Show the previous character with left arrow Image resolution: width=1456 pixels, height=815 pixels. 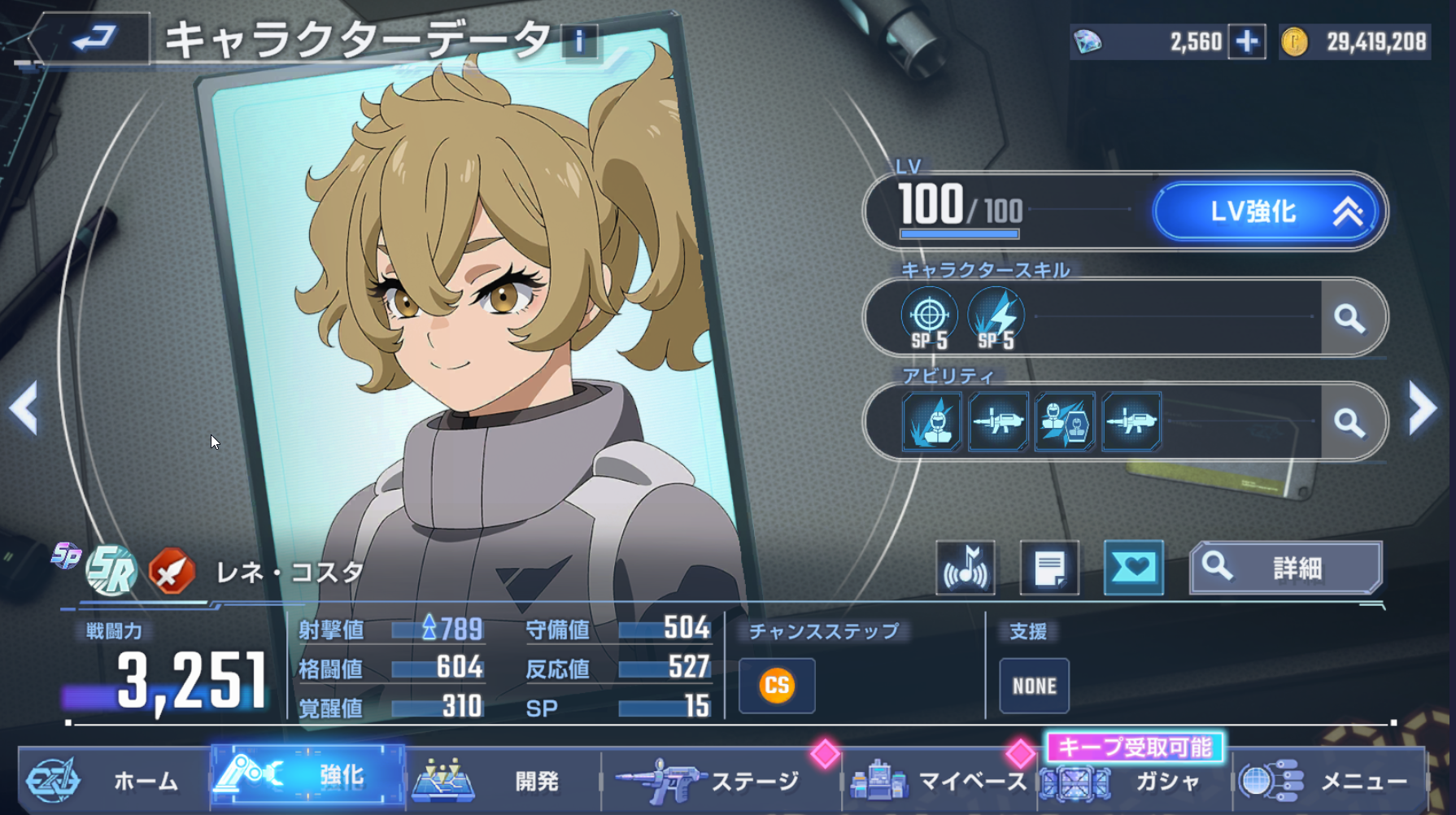[x=24, y=408]
